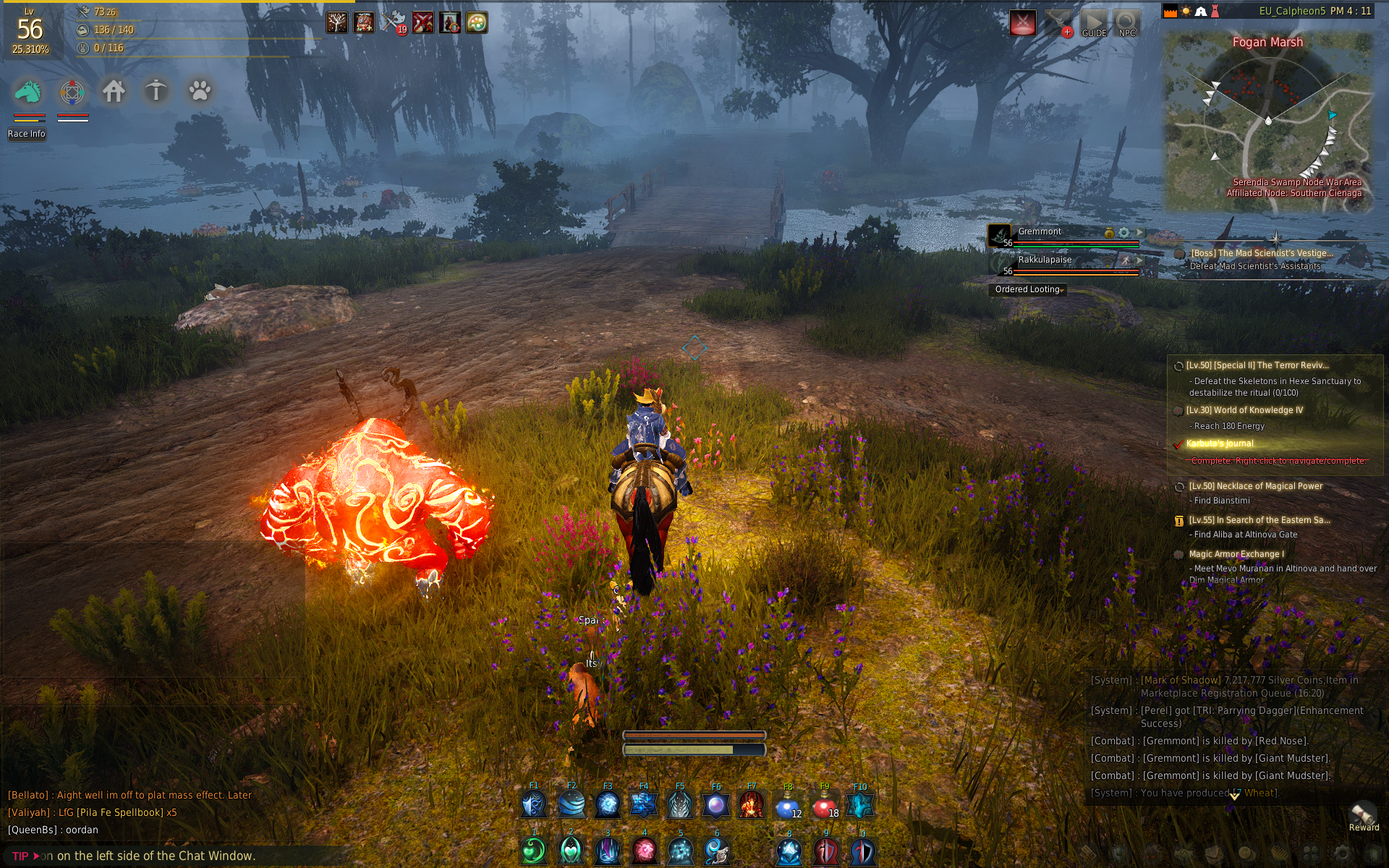Activate the F7 red fire demon skill
This screenshot has height=868, width=1389.
(x=752, y=805)
